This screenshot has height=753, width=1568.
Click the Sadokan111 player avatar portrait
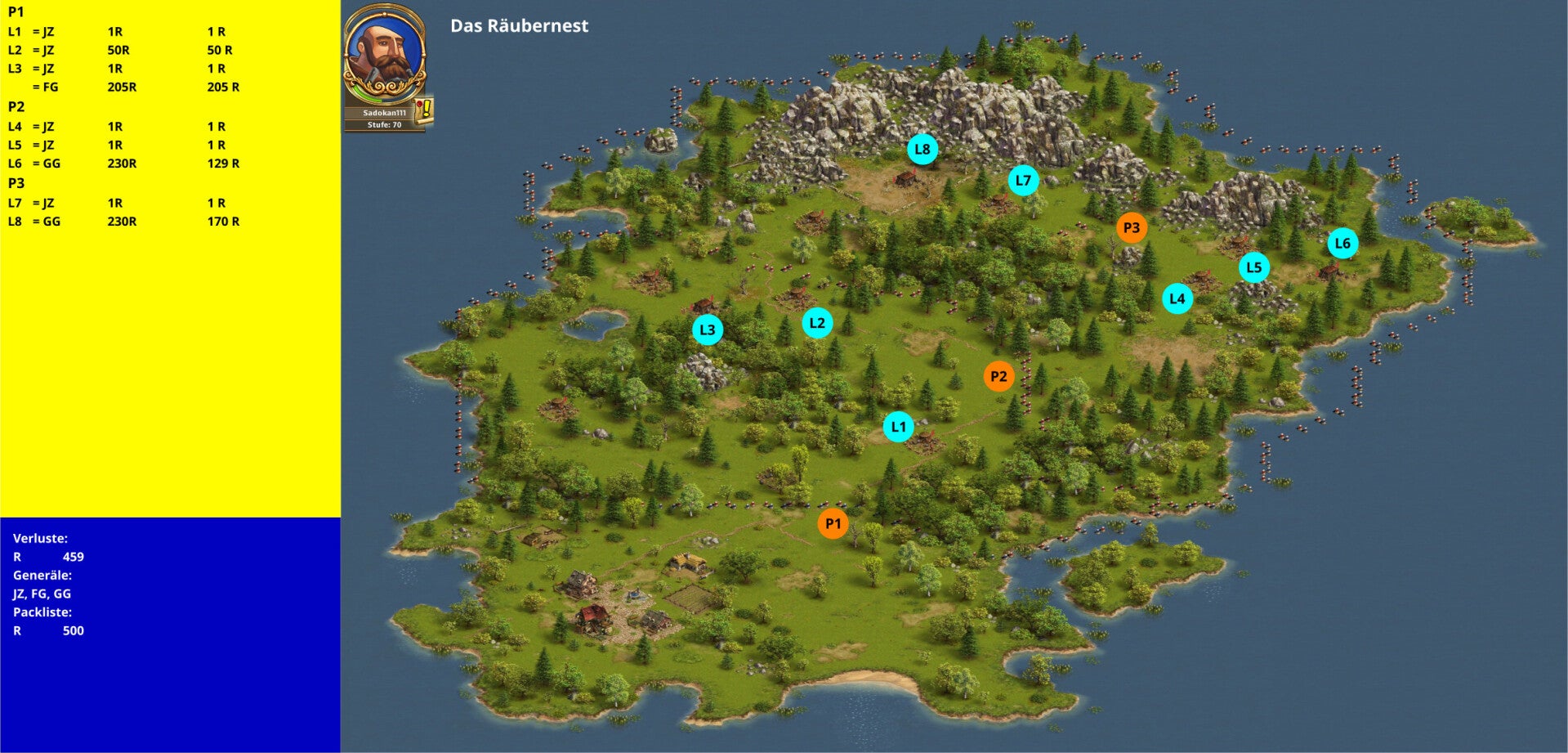[x=384, y=53]
